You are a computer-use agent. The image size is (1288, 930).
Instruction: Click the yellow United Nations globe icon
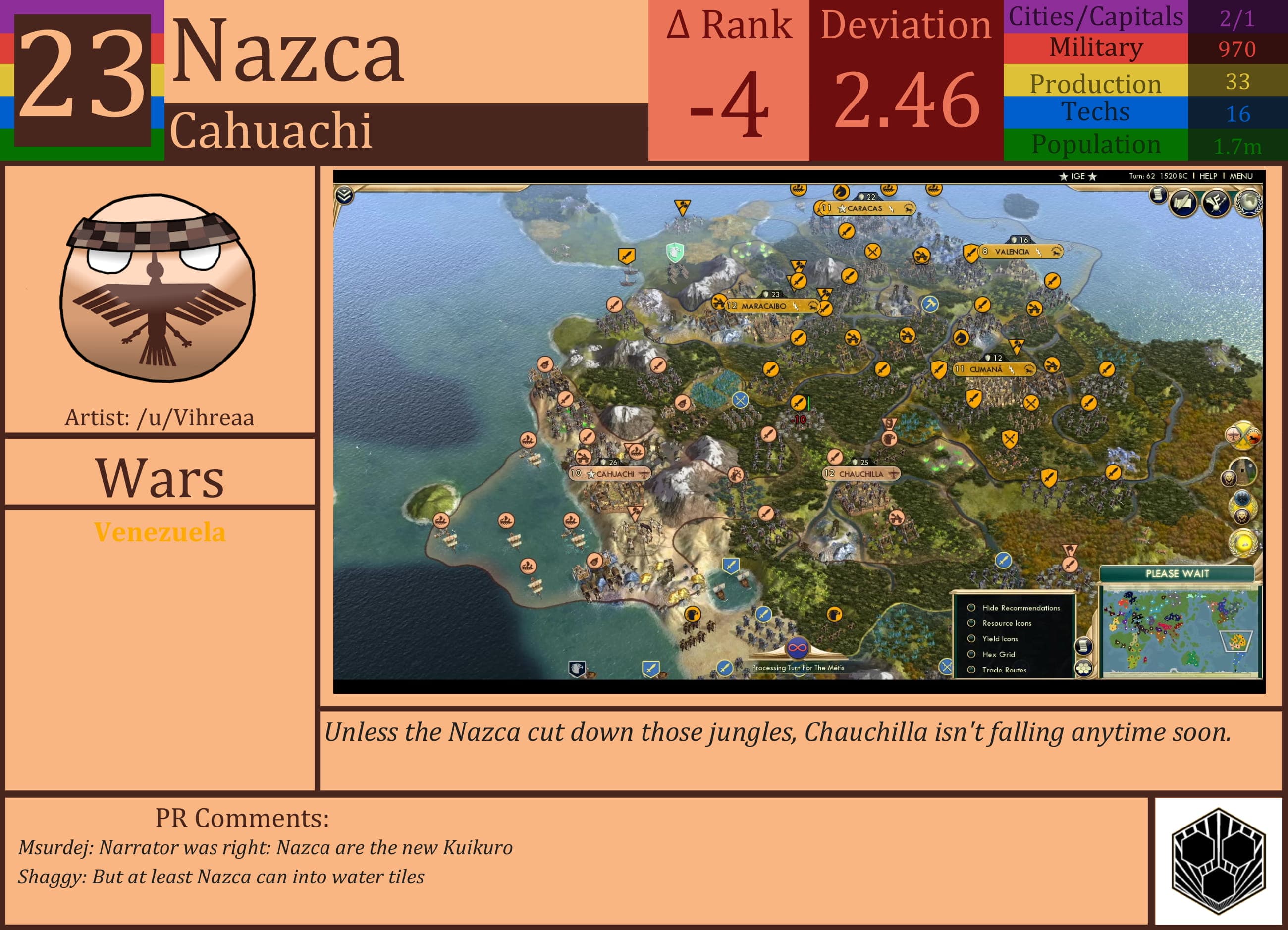coord(1244,544)
